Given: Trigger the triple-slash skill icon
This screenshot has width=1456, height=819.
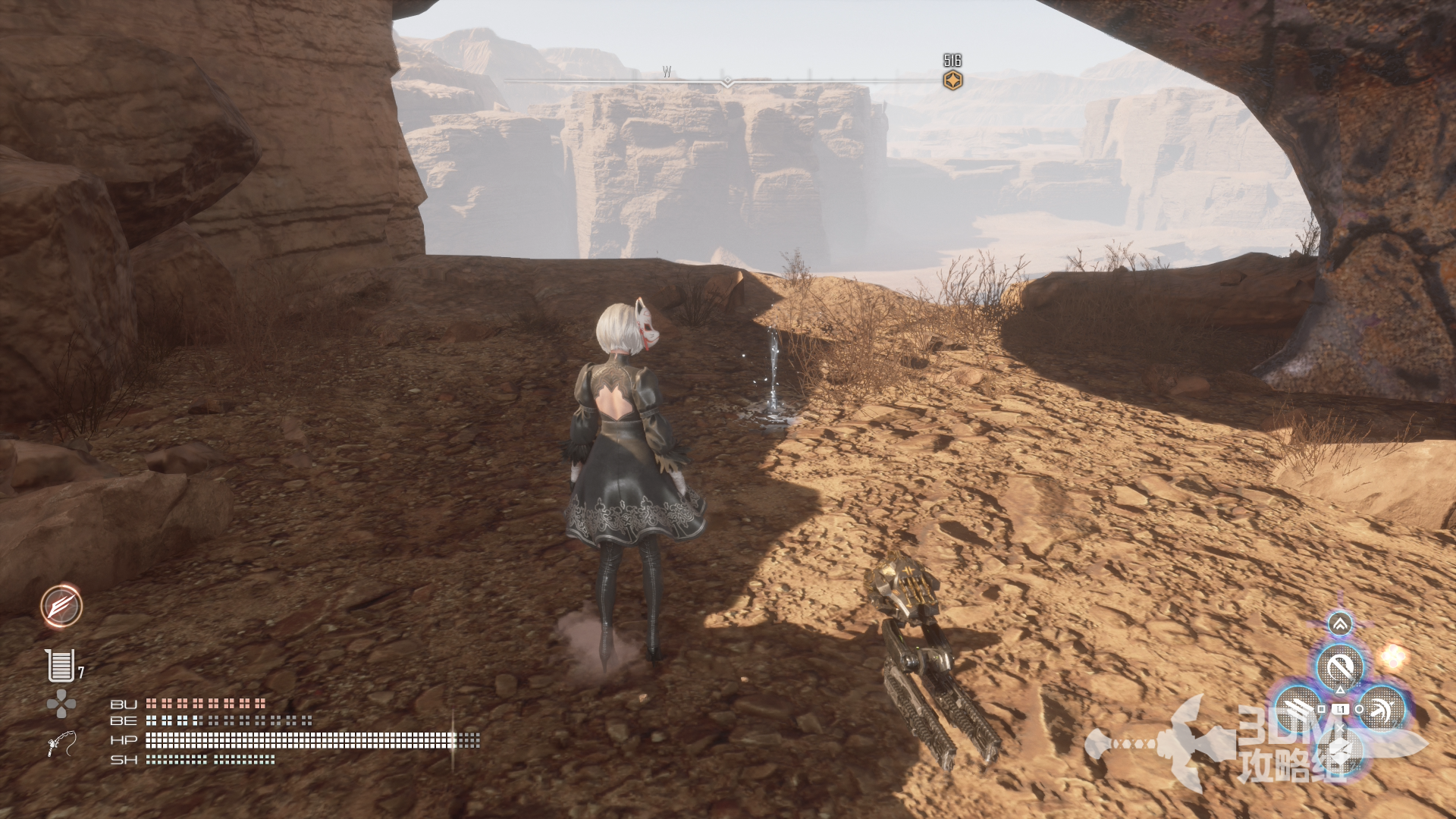Looking at the screenshot, I should tap(1298, 709).
